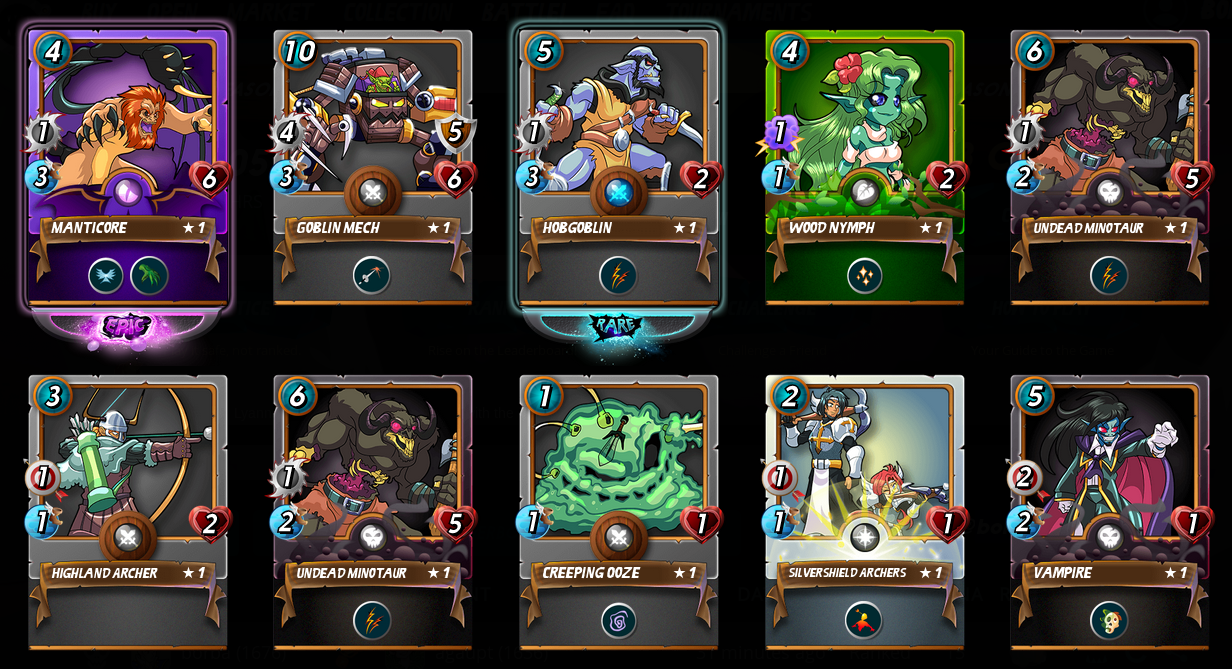The height and width of the screenshot is (669, 1232).
Task: View the Silvershield Archers ability icon
Action: (864, 620)
